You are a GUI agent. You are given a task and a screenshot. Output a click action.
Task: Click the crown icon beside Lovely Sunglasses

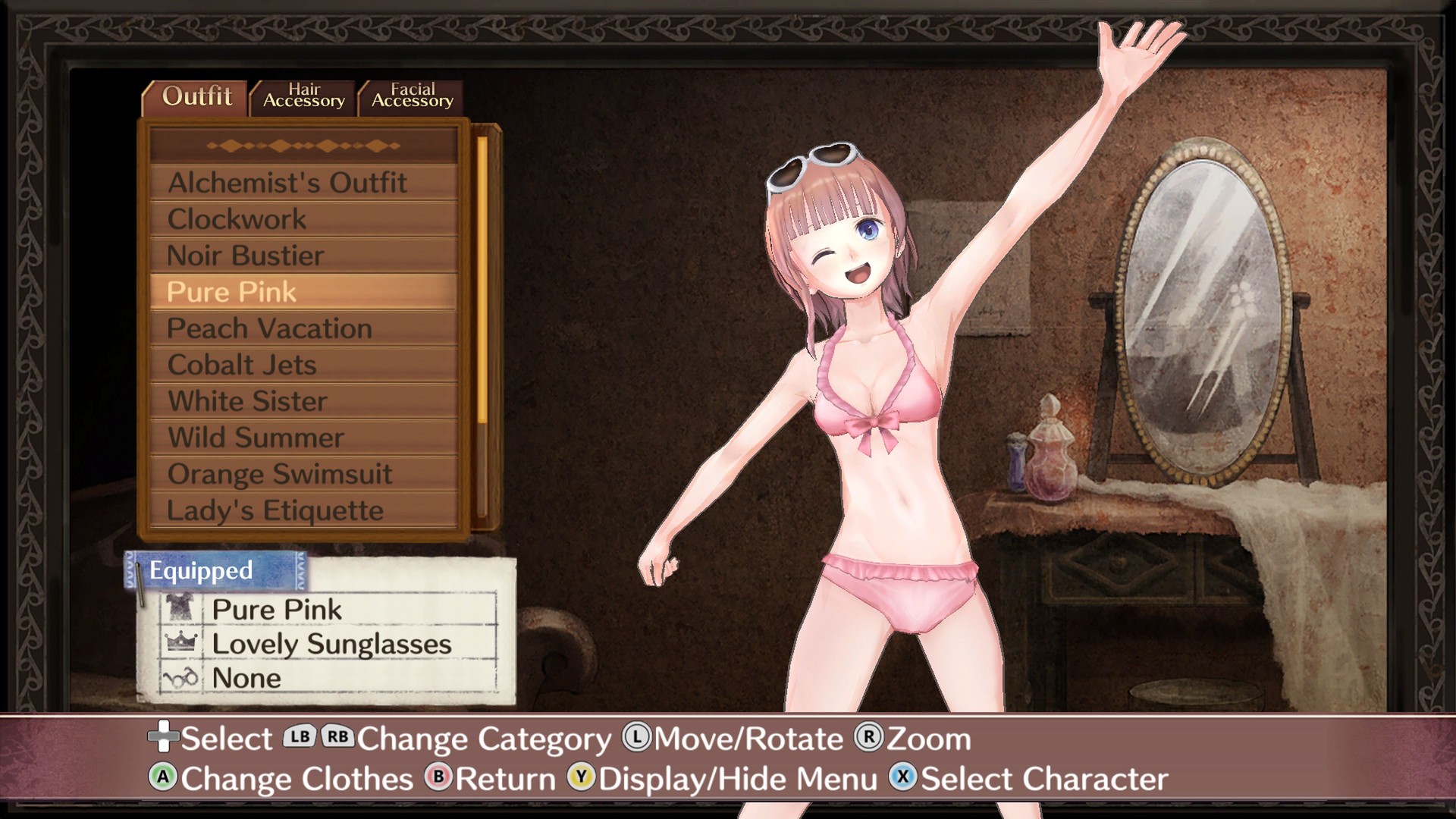coord(181,643)
